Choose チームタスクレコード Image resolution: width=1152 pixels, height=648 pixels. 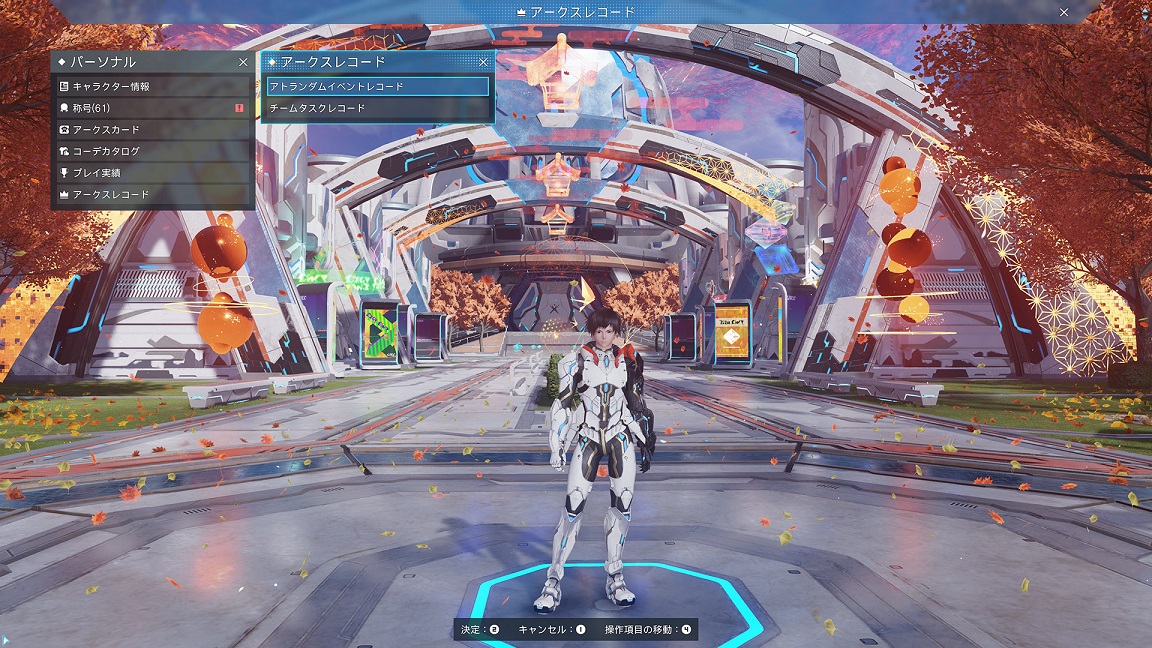pos(378,108)
